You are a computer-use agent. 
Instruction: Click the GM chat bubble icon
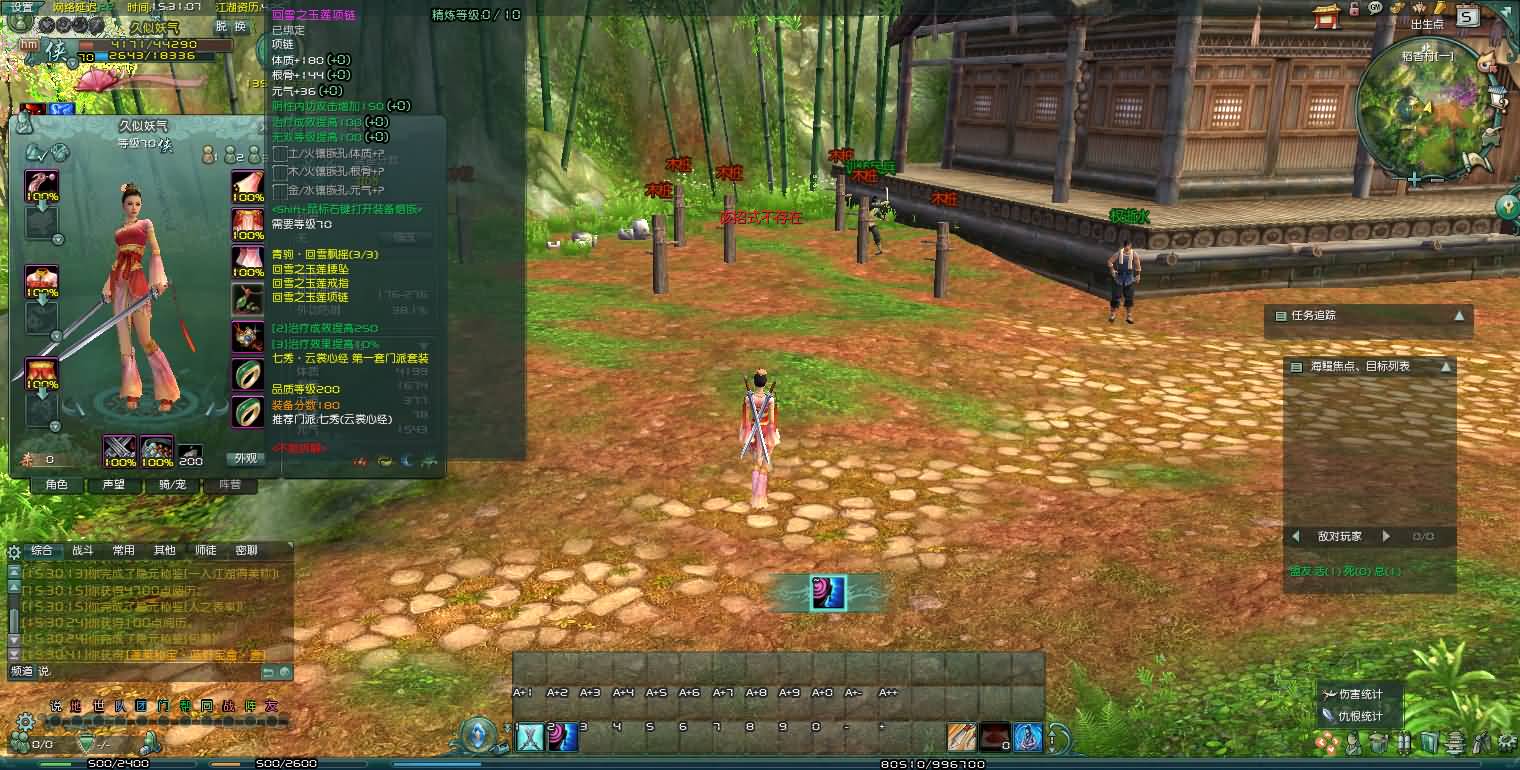point(1374,9)
